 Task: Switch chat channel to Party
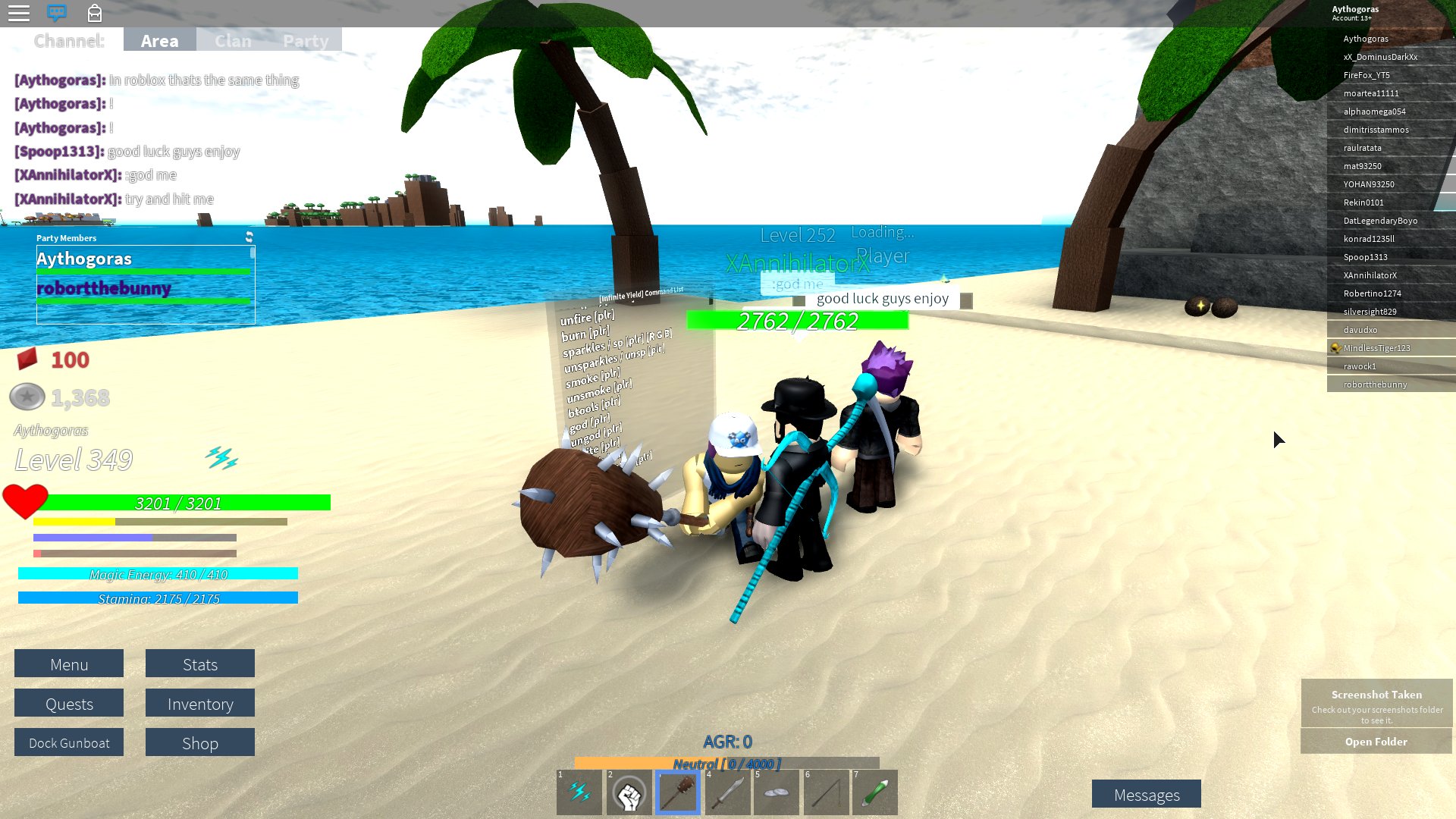[306, 40]
